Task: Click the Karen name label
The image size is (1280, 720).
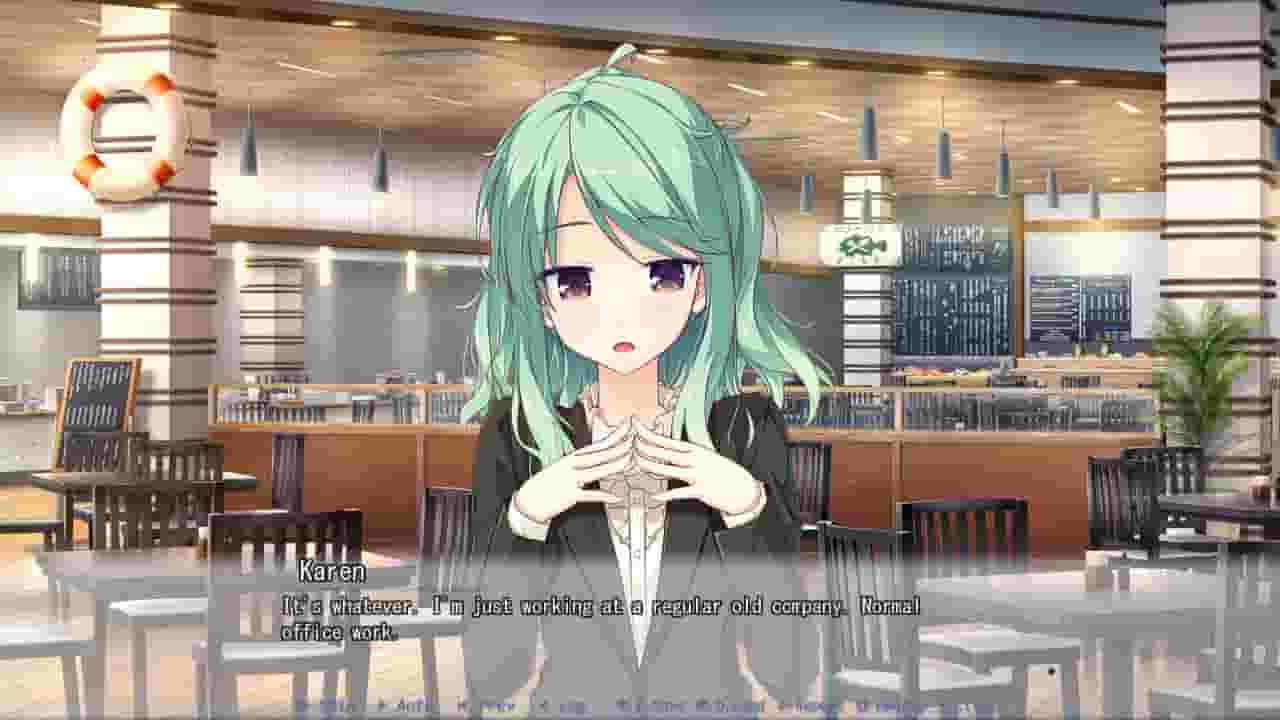Action: pyautogui.click(x=321, y=575)
